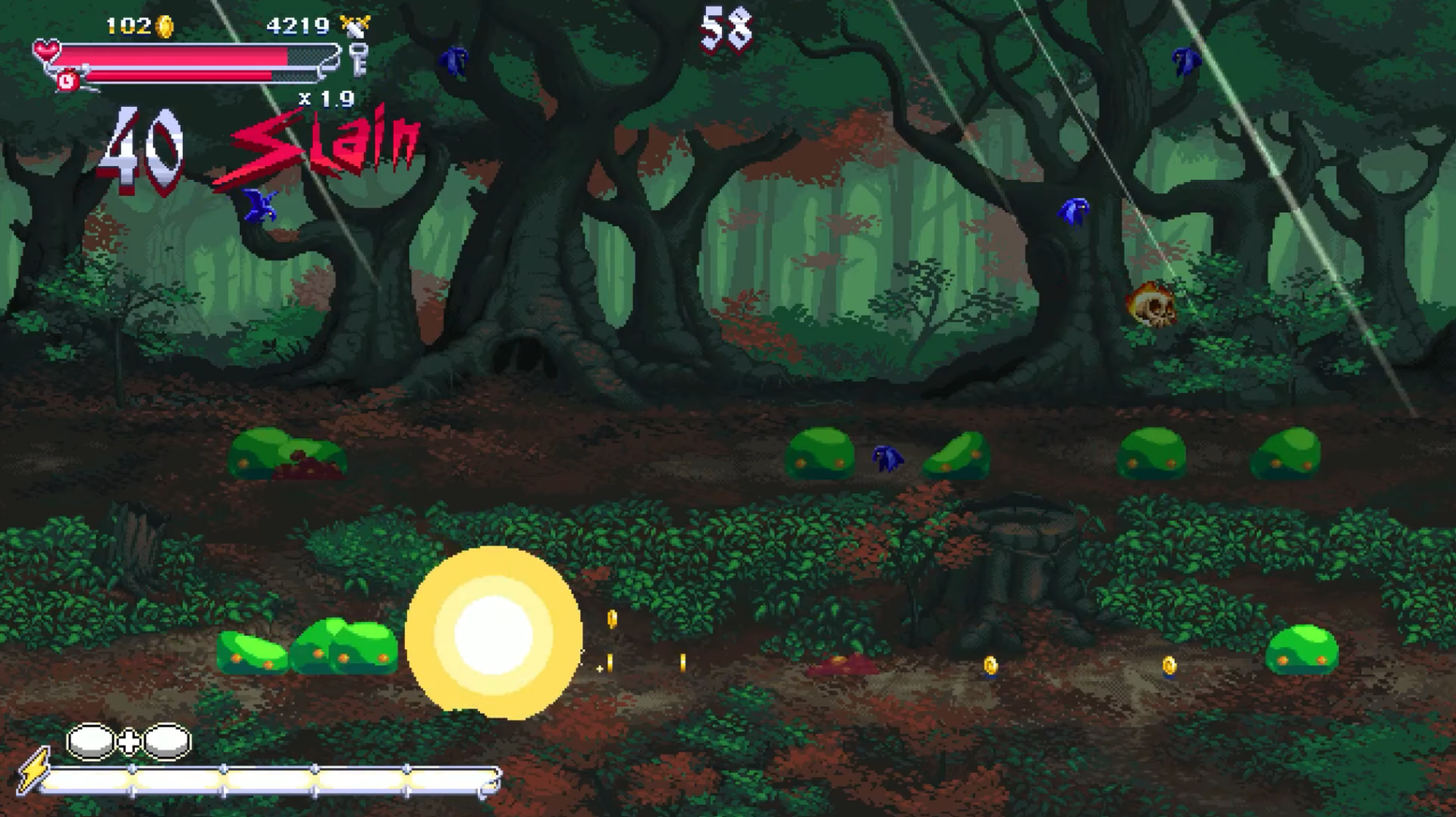1456x817 pixels.
Task: Click the 102 coin counter number
Action: [129, 24]
